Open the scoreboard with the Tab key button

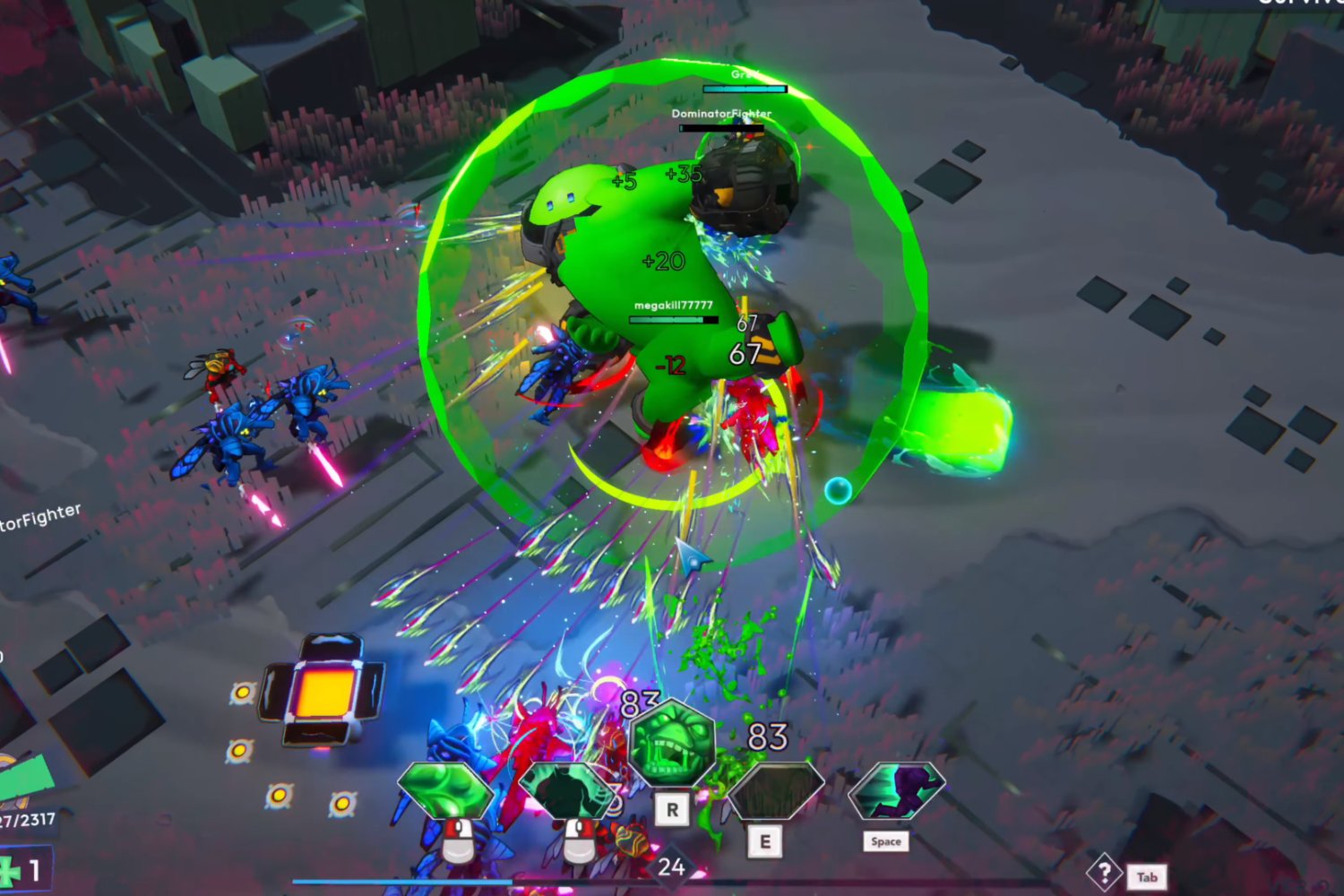(1148, 876)
